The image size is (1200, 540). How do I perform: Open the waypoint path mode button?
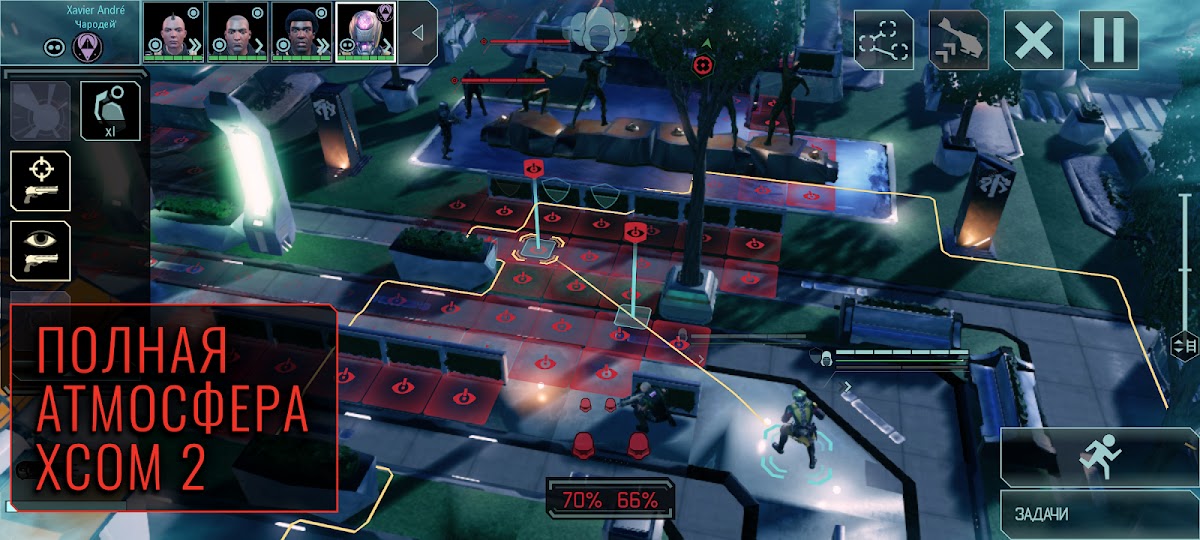[x=884, y=40]
